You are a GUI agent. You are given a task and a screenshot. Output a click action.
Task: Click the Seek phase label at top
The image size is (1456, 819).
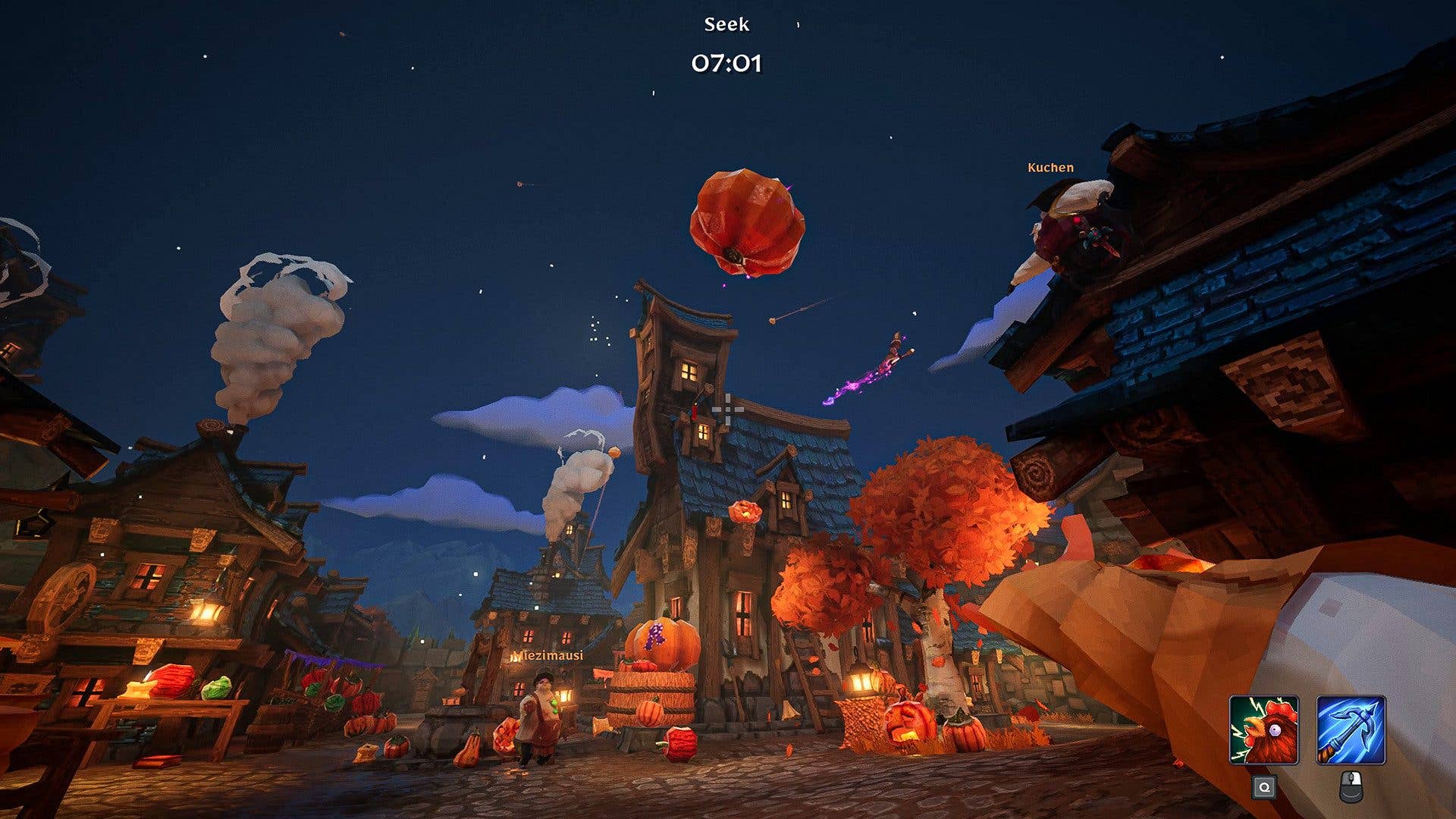tap(726, 24)
